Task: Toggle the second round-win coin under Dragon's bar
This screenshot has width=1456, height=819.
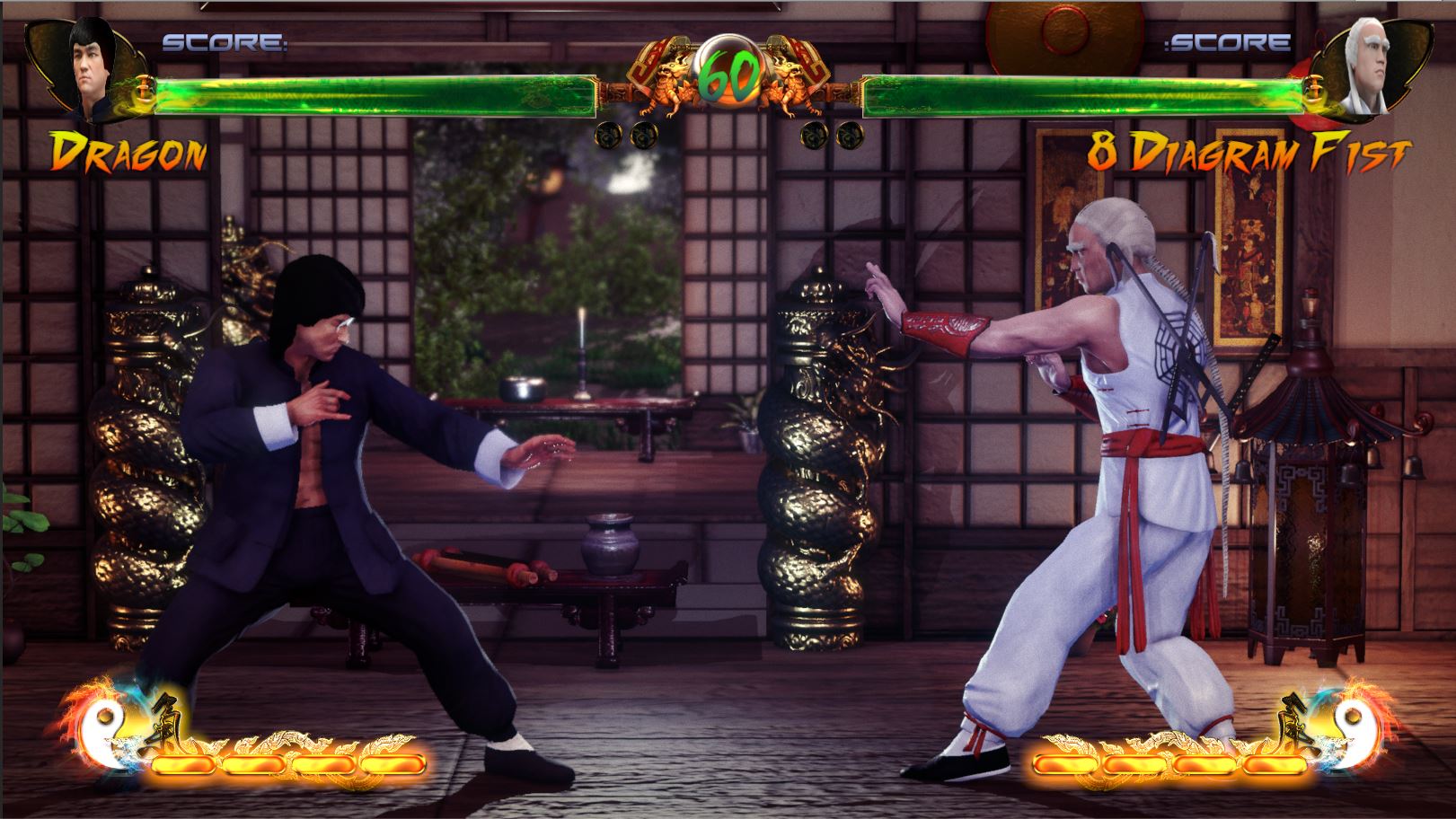Action: [642, 136]
